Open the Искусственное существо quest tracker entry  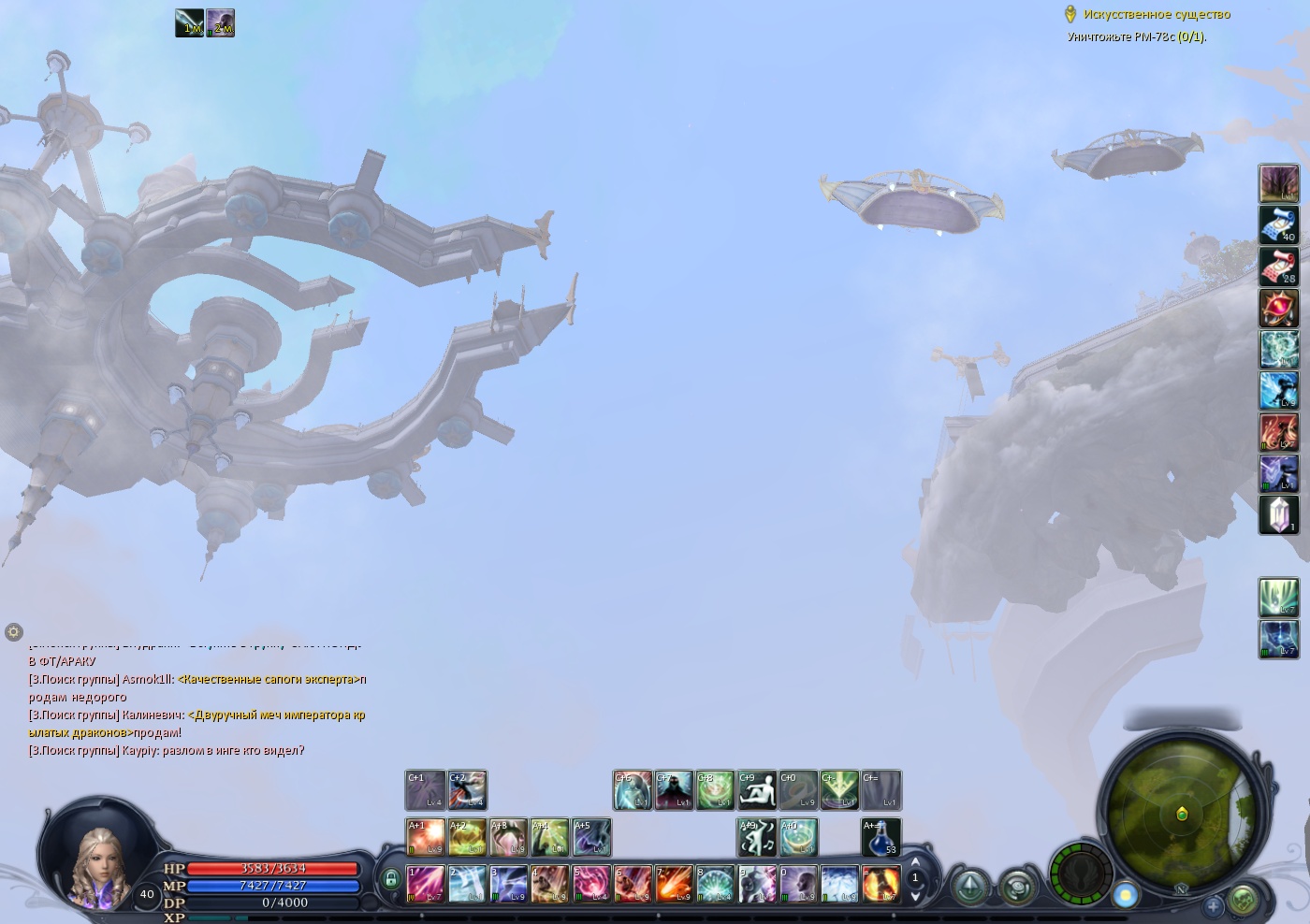tap(1157, 14)
